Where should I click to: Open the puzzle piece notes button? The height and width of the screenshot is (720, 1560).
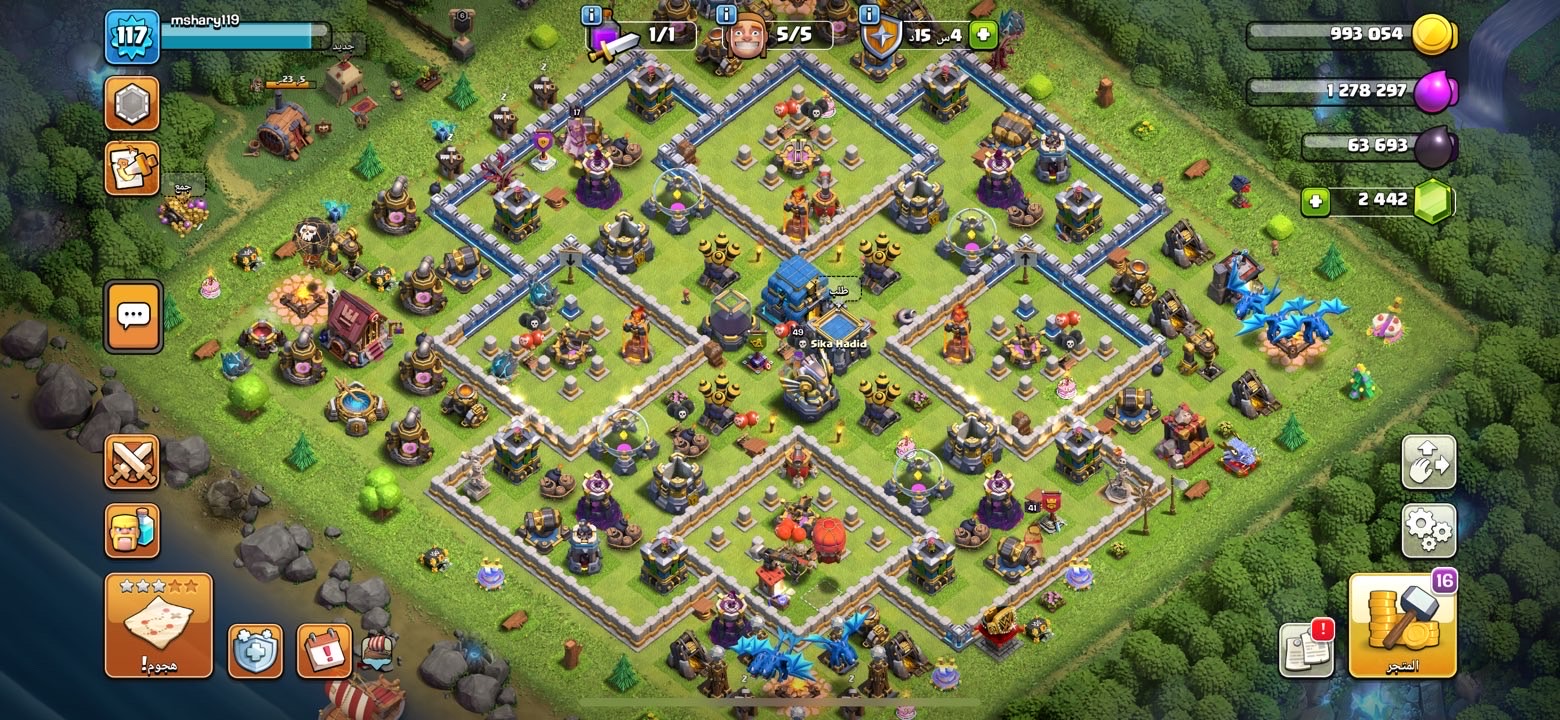tap(132, 168)
